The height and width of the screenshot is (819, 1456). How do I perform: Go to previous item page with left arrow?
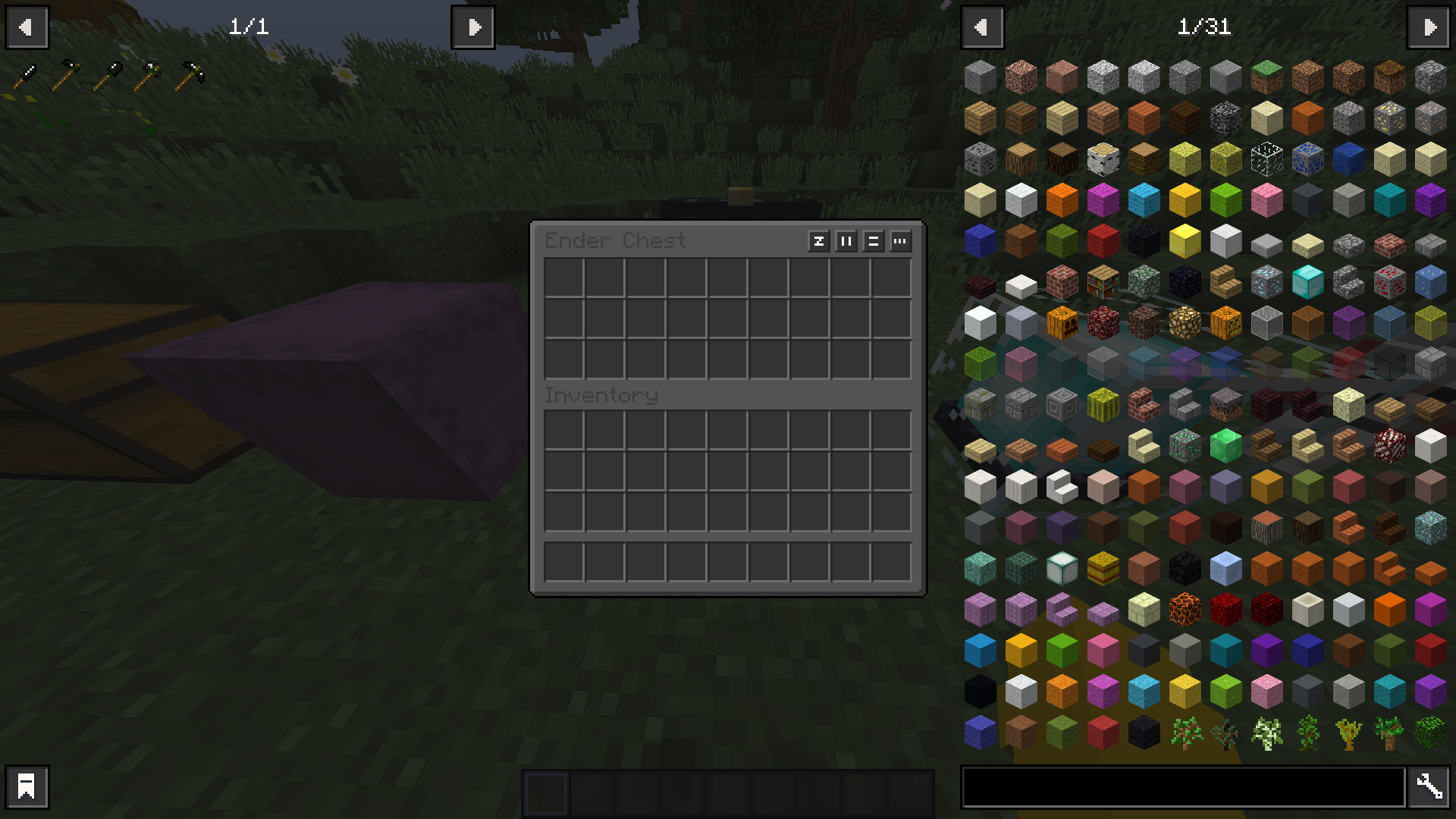coord(982,27)
